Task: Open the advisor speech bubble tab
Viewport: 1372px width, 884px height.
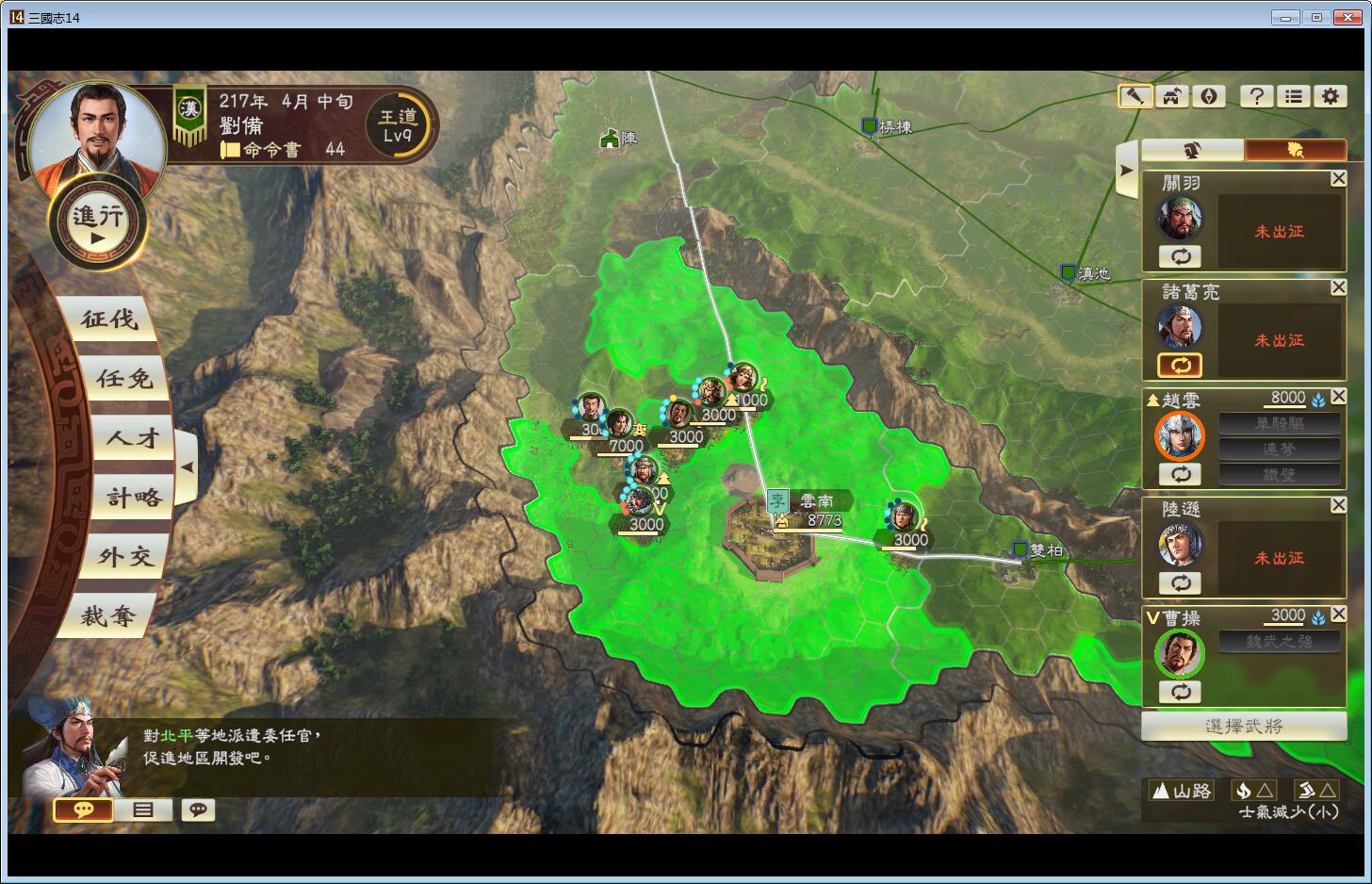Action: click(84, 810)
